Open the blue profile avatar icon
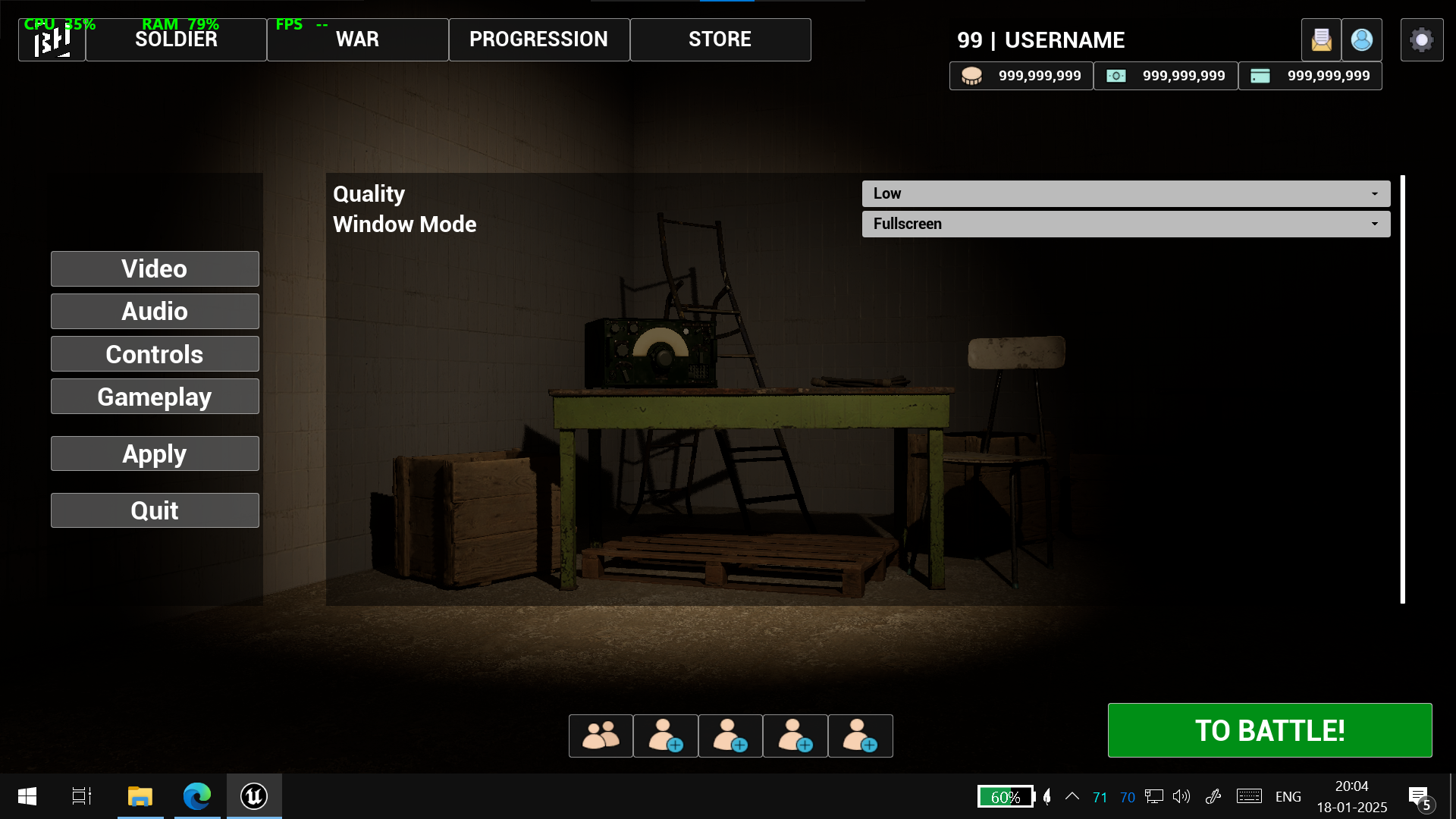The width and height of the screenshot is (1456, 819). coord(1361,39)
